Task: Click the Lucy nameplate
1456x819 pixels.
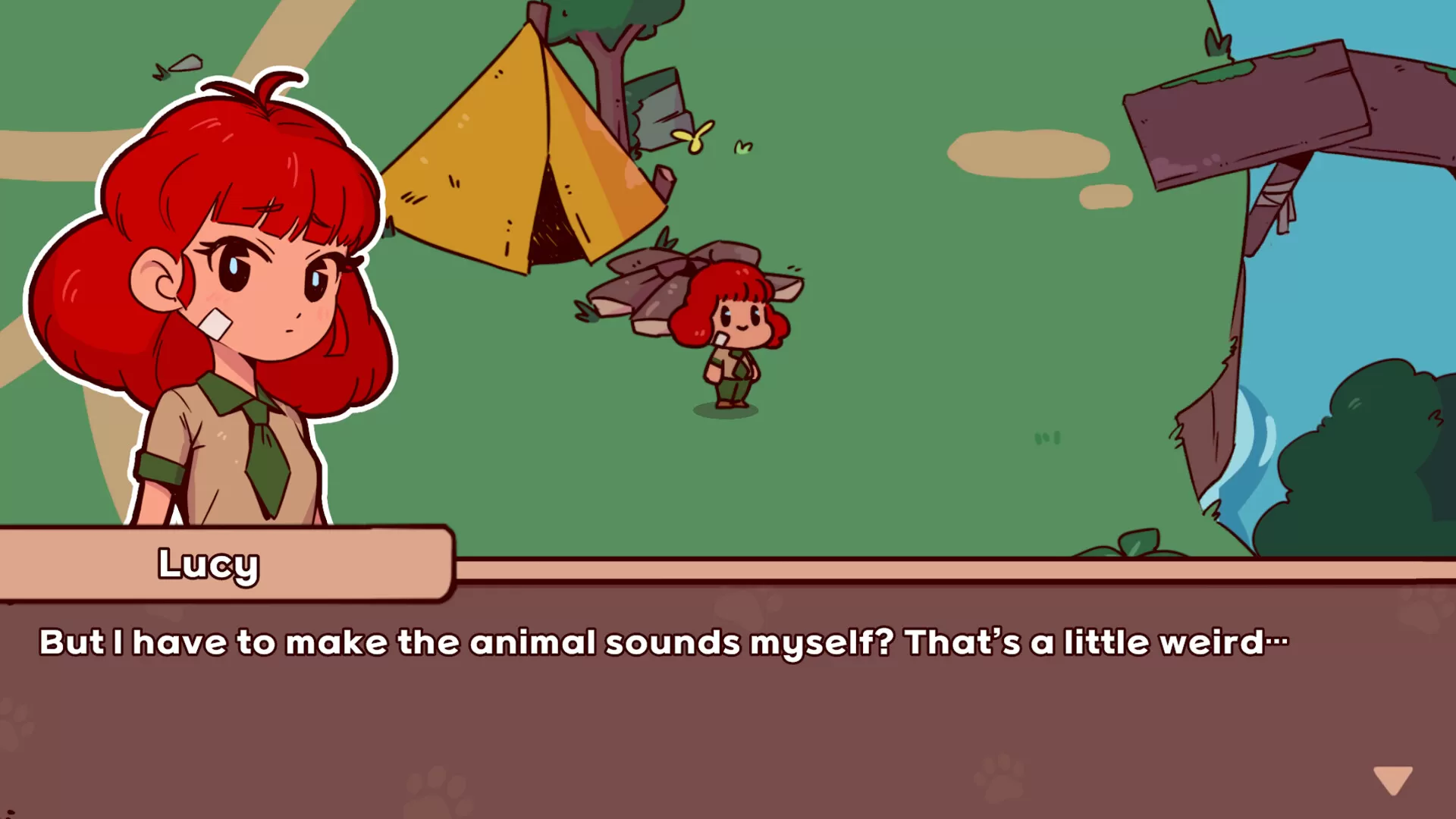Action: (x=209, y=563)
